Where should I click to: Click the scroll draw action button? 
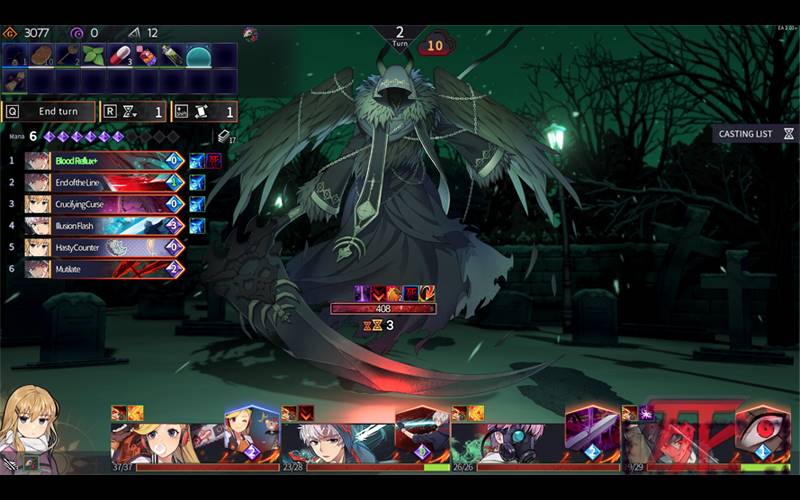pyautogui.click(x=205, y=112)
